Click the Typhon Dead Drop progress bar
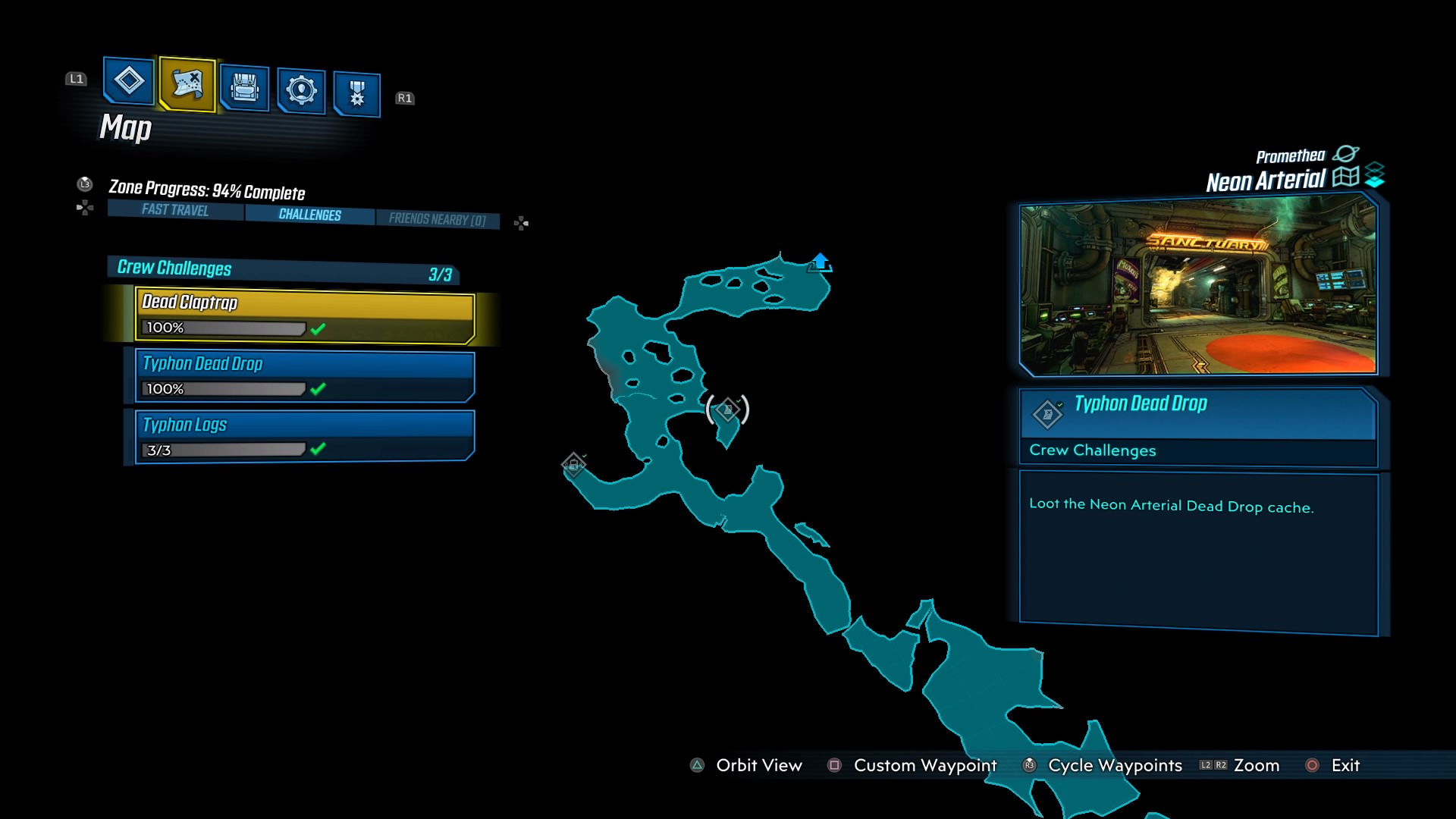The width and height of the screenshot is (1456, 819). [x=222, y=388]
